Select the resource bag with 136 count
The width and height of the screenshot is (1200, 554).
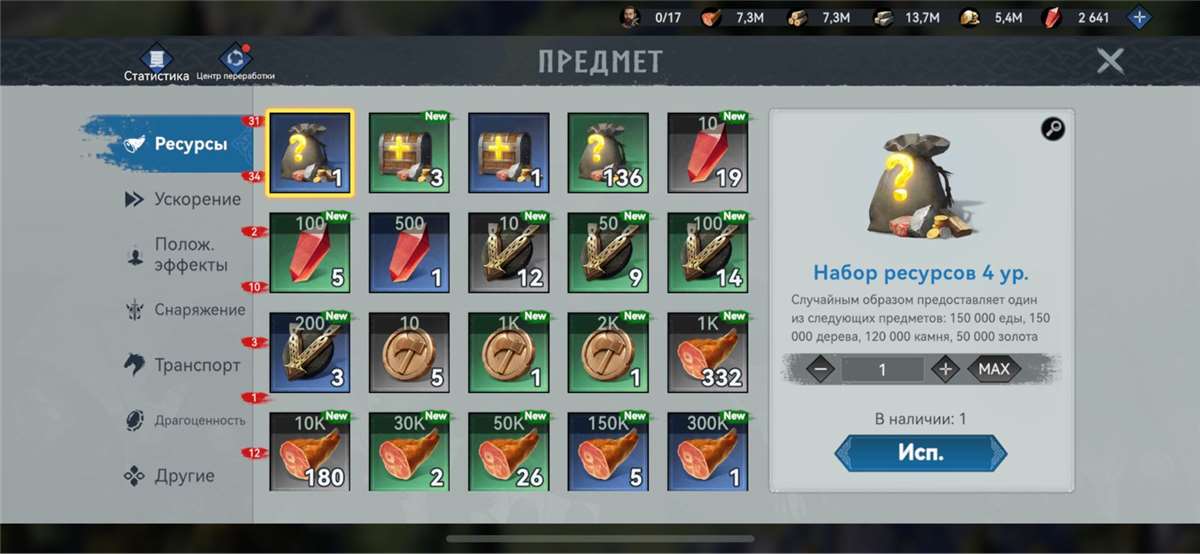(x=608, y=151)
